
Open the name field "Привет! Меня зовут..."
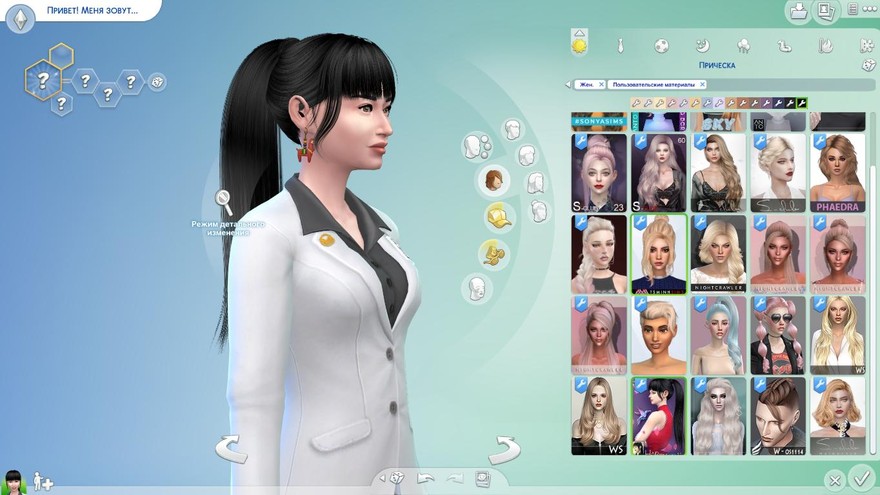pos(91,12)
